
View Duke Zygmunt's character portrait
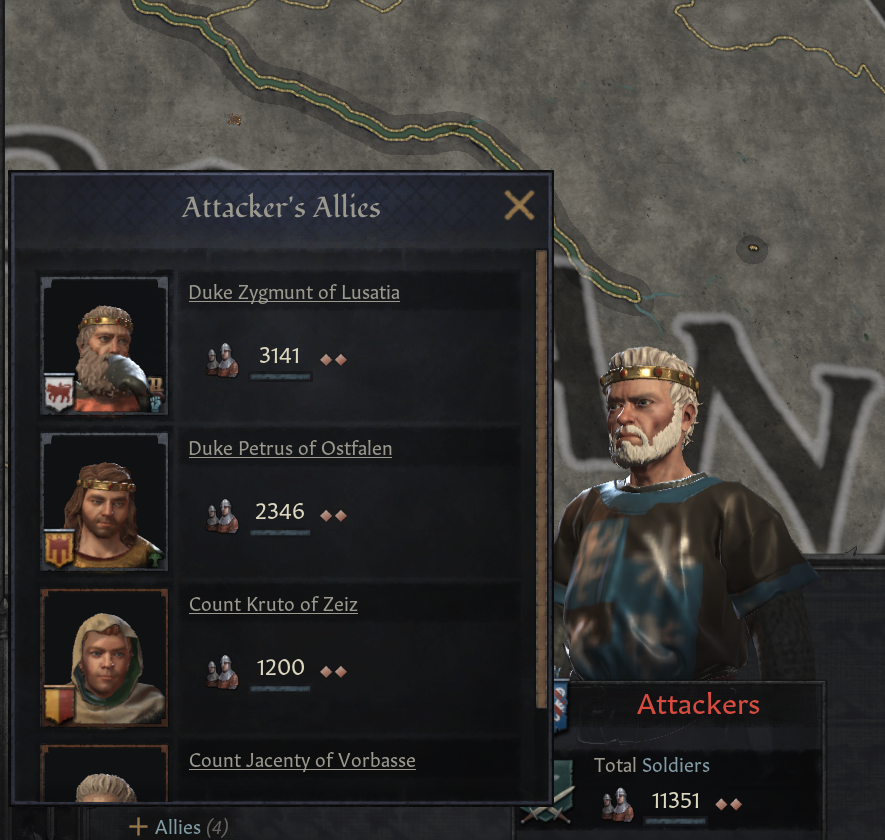(x=104, y=346)
